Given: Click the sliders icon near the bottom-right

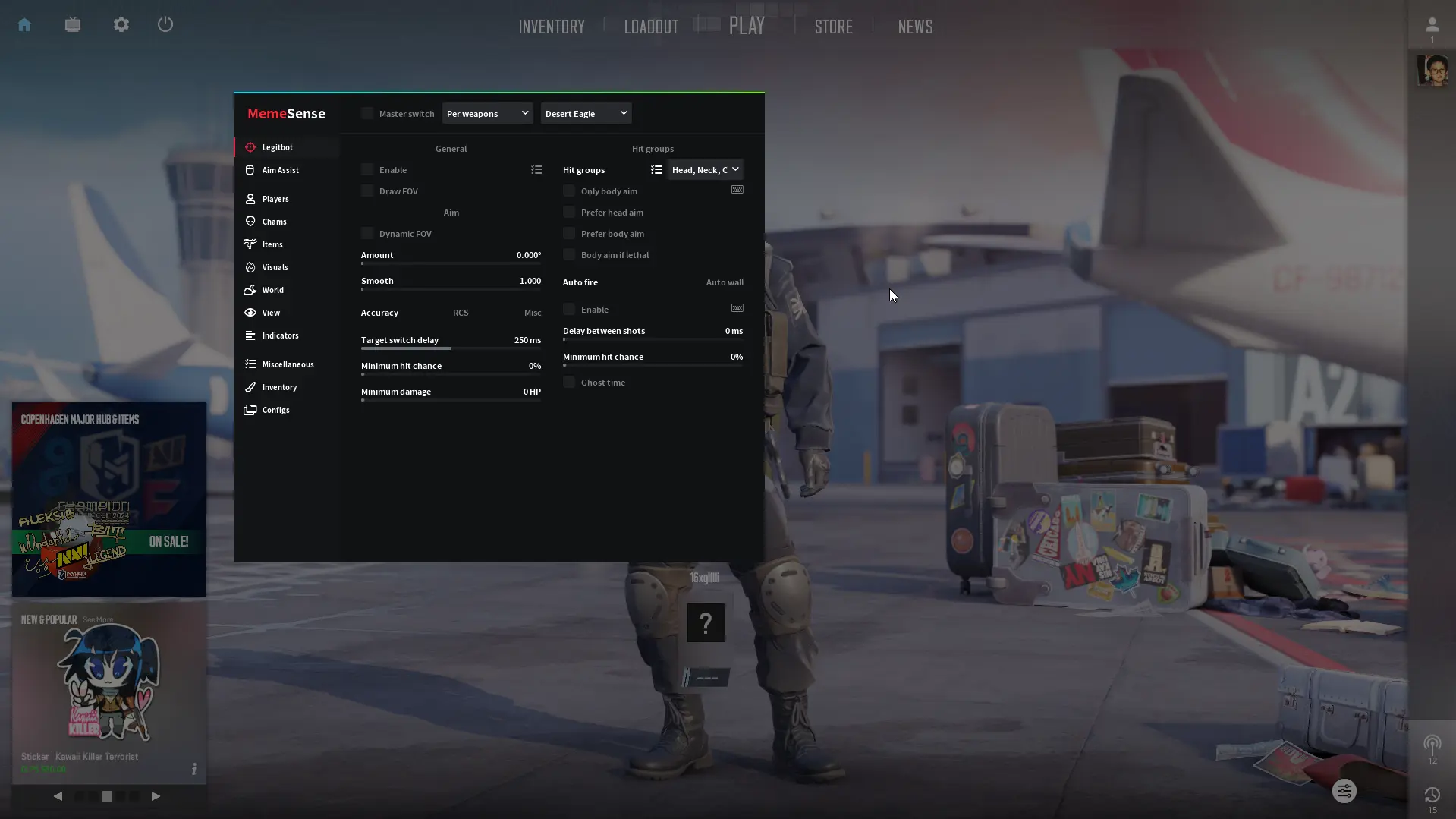Looking at the screenshot, I should point(1344,792).
